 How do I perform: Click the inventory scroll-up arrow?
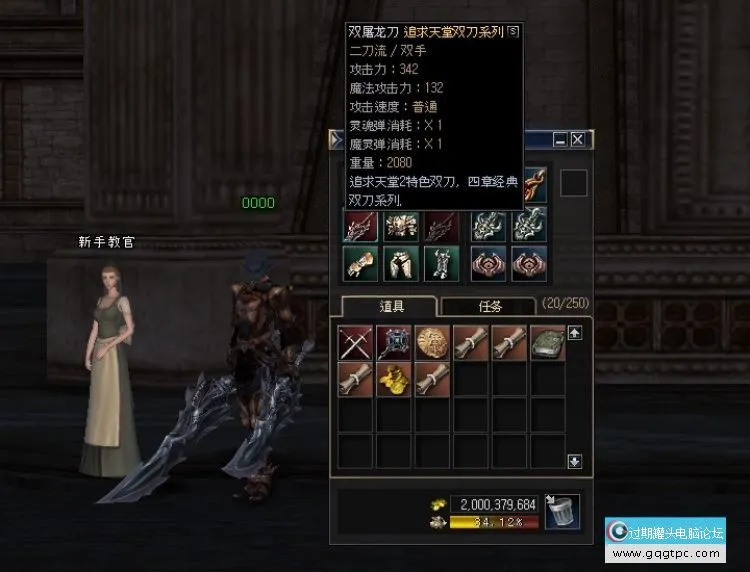[575, 333]
